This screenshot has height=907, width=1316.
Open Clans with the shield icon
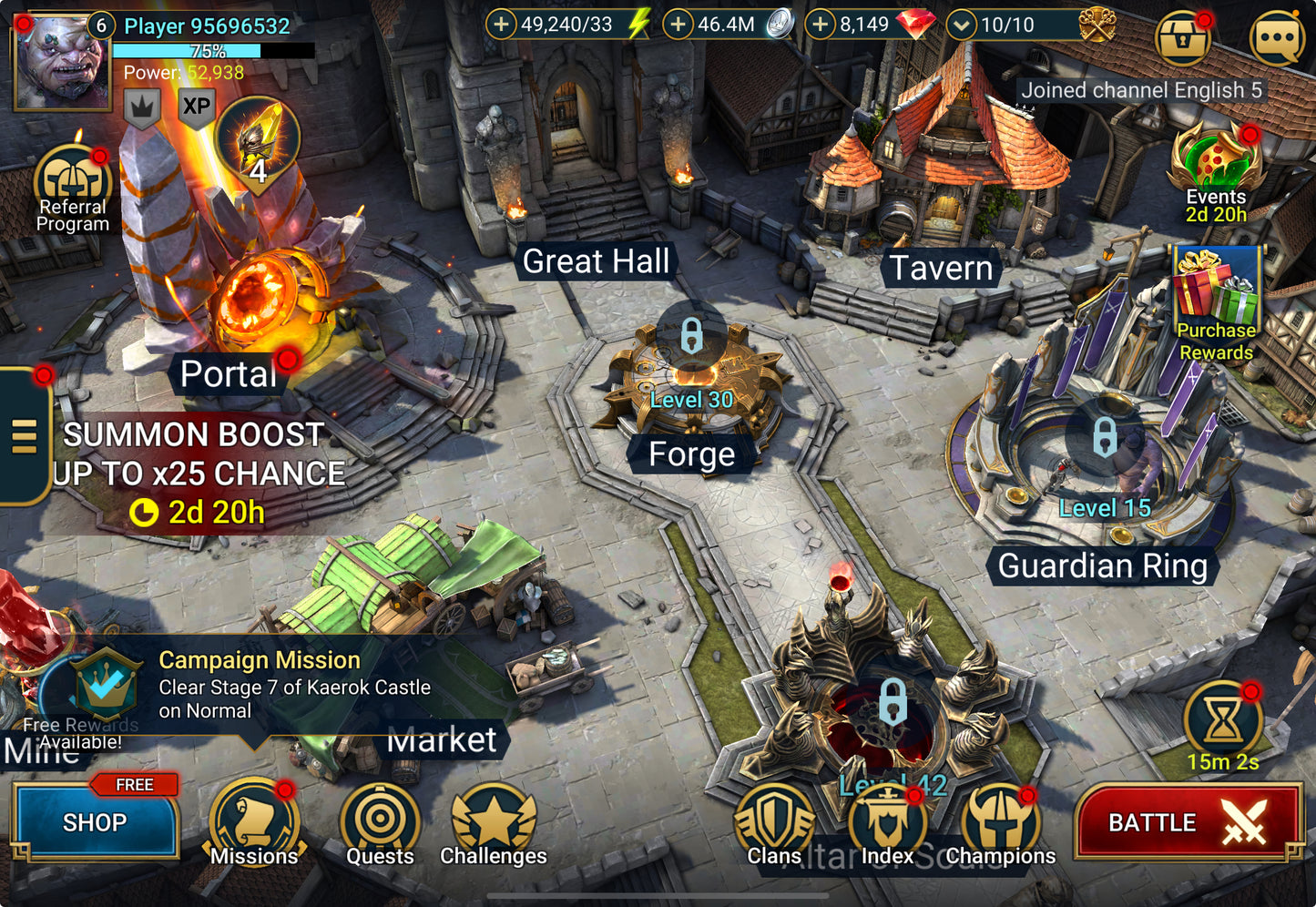(775, 820)
